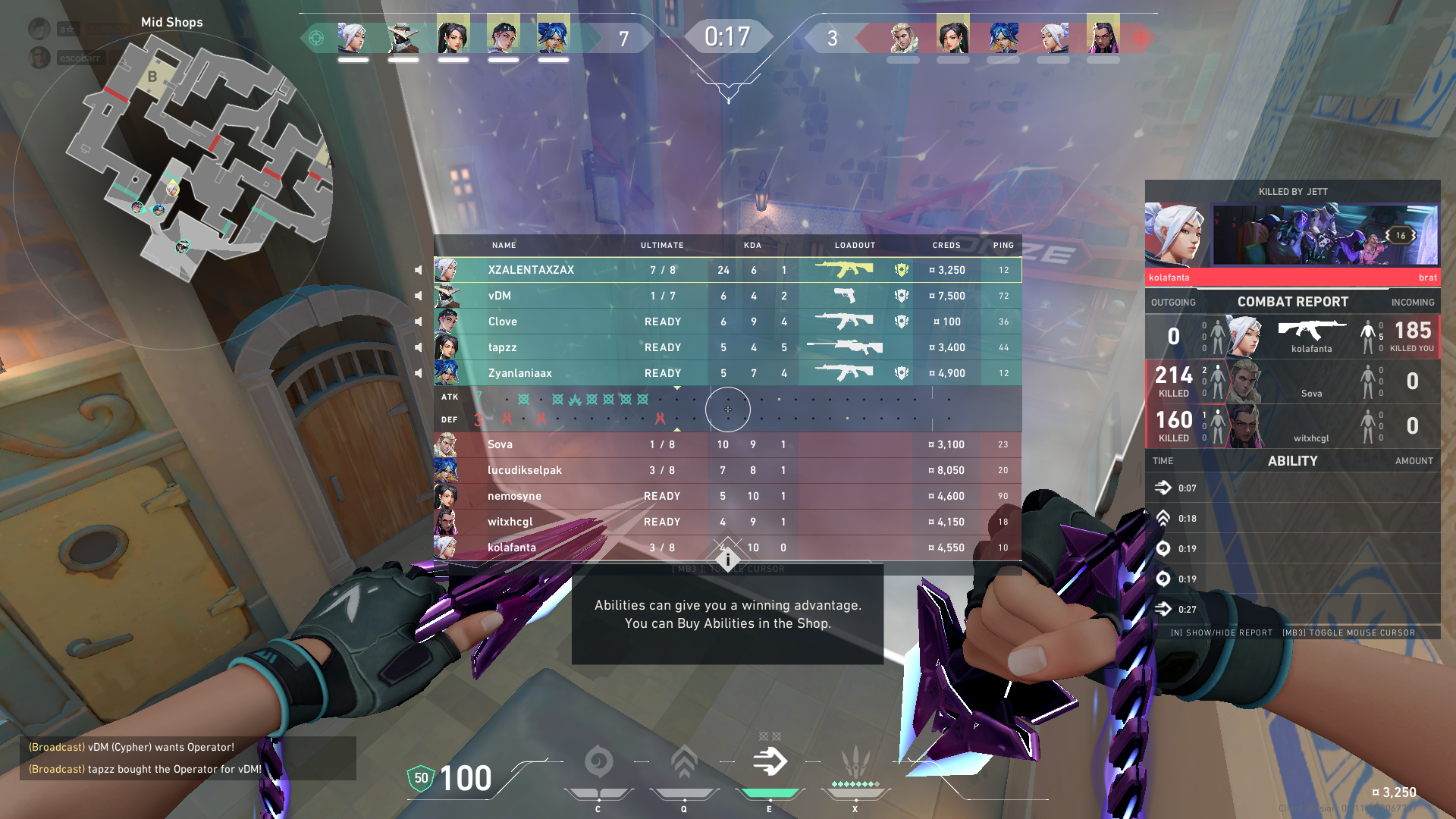
Task: Select the Tailwind dash ability icon
Action: click(x=770, y=762)
